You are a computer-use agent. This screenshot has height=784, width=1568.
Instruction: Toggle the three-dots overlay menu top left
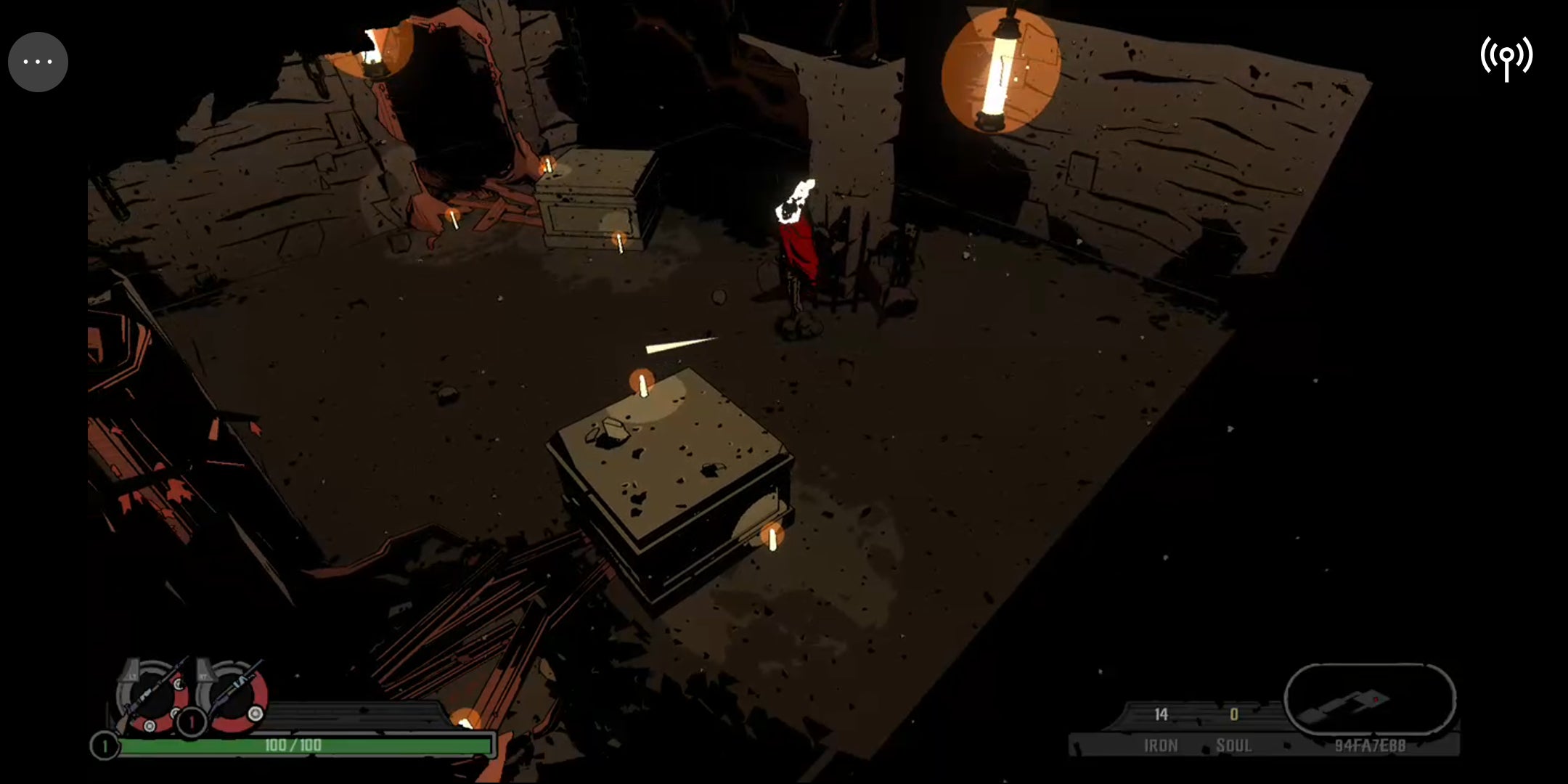38,61
